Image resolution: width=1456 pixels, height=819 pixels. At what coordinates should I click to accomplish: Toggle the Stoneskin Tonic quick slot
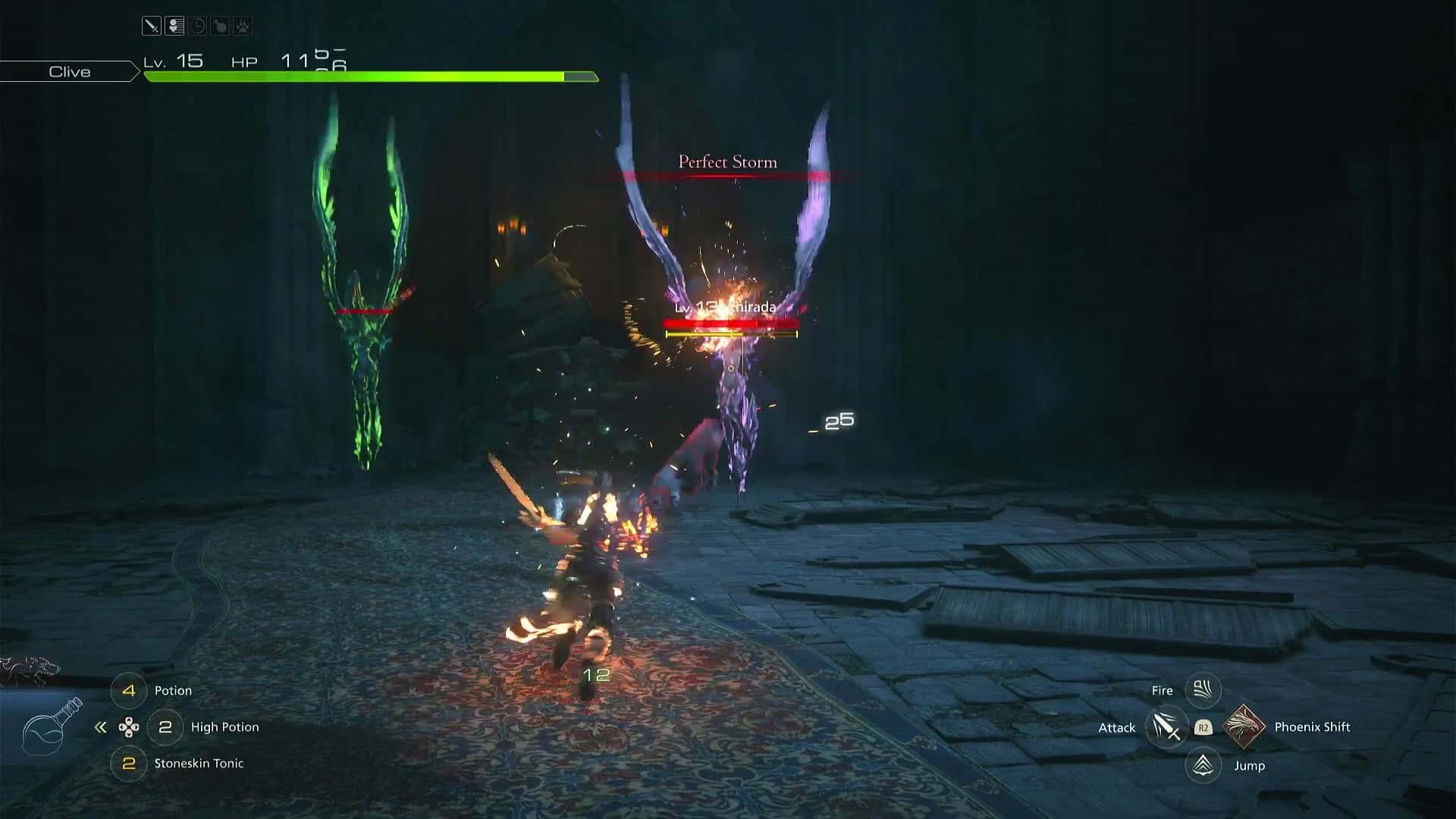pos(129,764)
